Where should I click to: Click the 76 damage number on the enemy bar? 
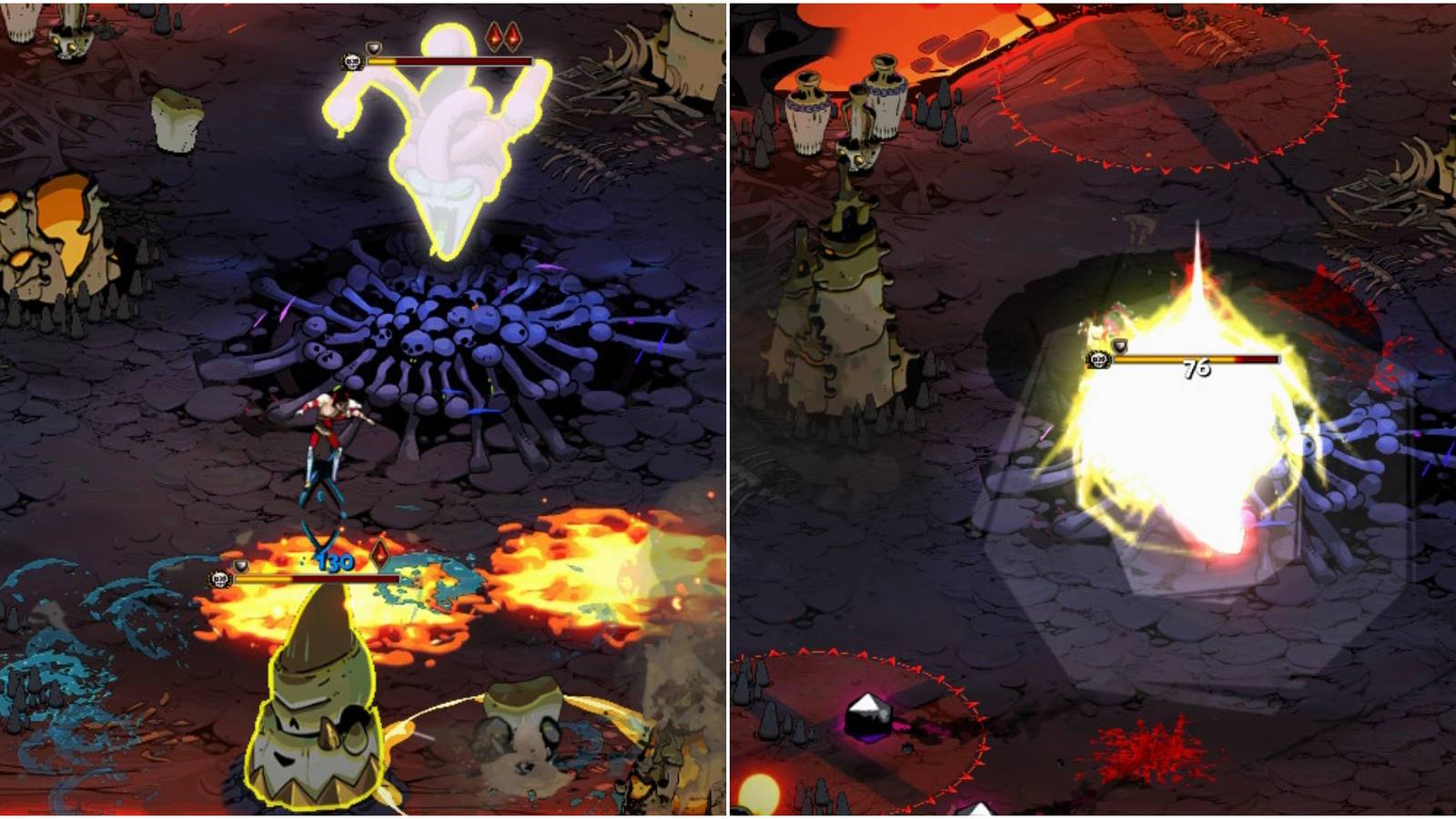pos(1195,368)
